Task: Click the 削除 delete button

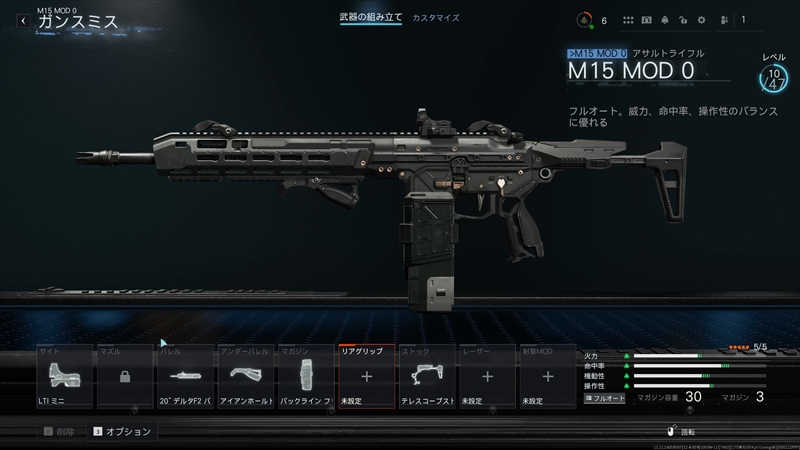Action: point(58,432)
